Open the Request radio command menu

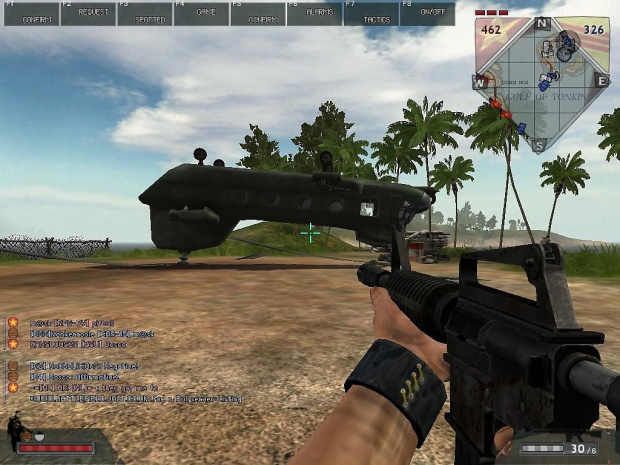(87, 14)
